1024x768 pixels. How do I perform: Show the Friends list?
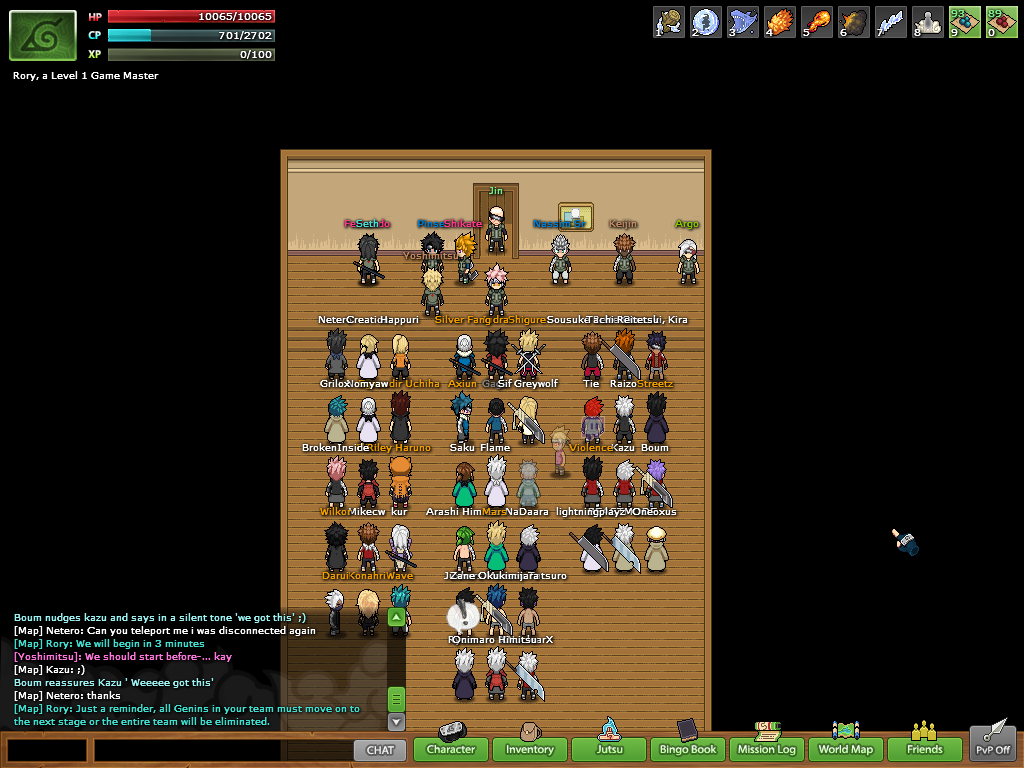point(925,749)
